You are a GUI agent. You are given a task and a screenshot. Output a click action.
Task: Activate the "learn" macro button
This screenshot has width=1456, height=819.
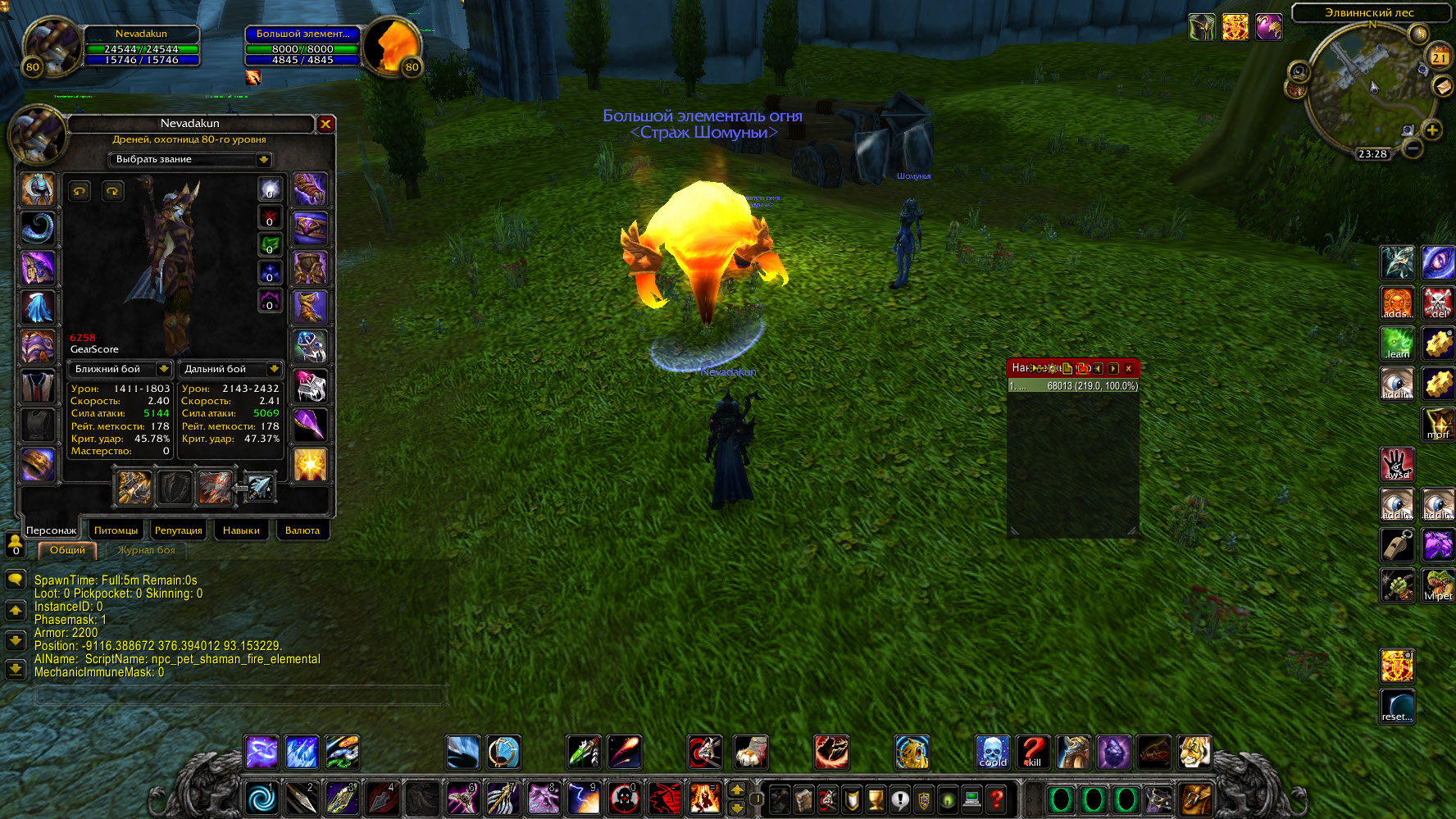coord(1398,344)
